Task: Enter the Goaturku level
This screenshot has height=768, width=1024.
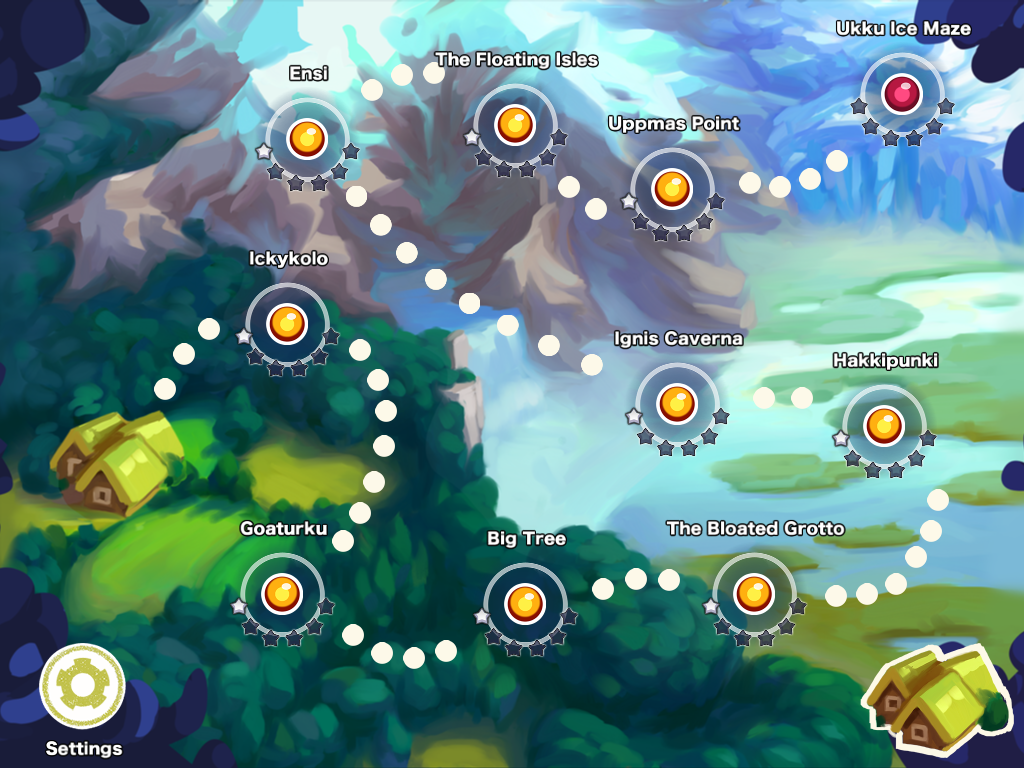Action: point(282,593)
